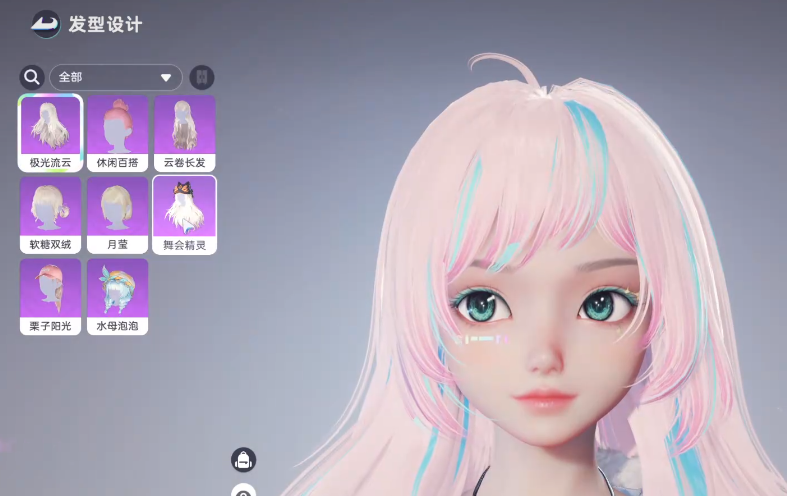The image size is (787, 496).
Task: Go back using the 发型设计 header arrow
Action: (45, 24)
